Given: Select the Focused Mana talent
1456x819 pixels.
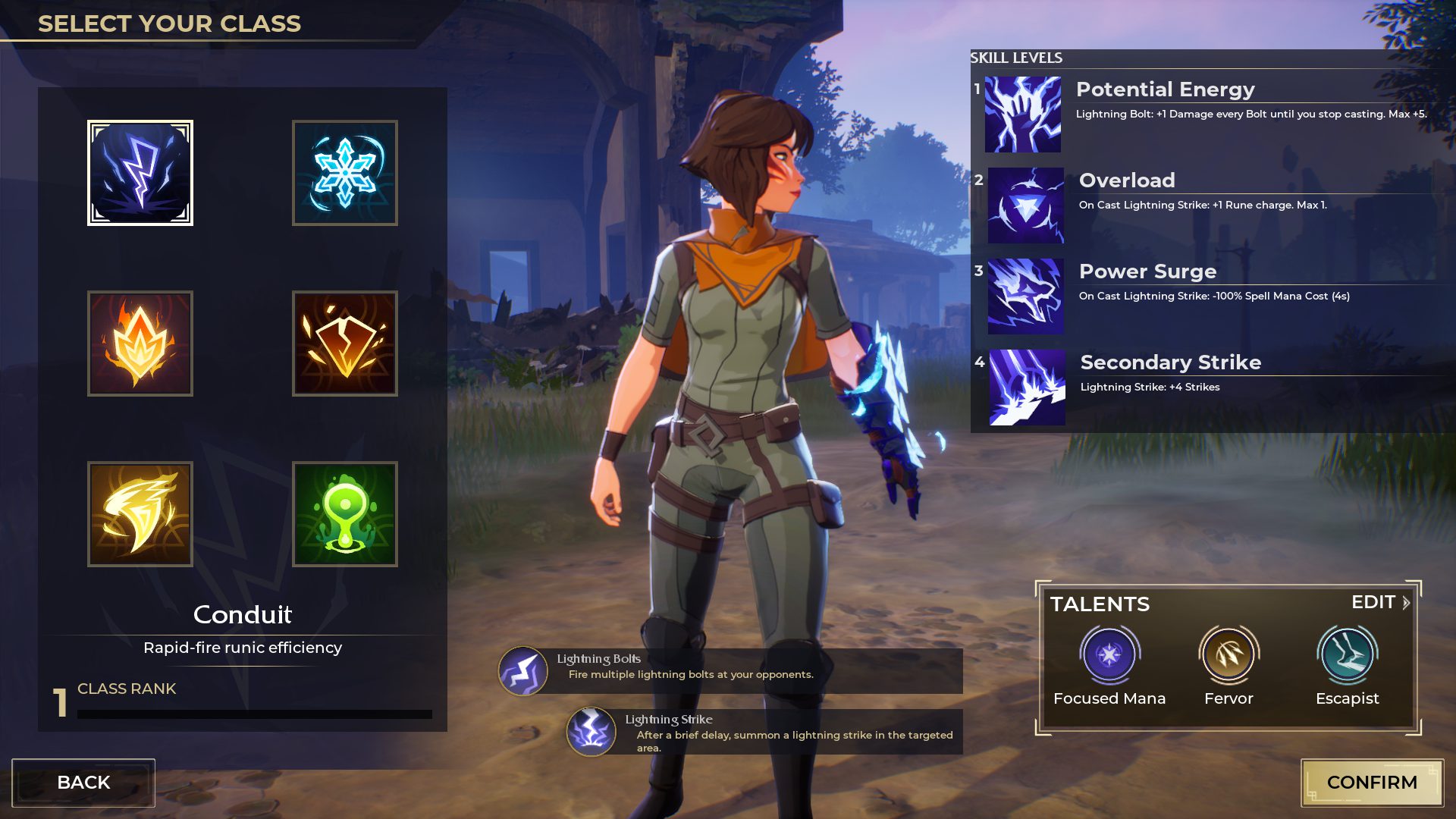Looking at the screenshot, I should click(1109, 654).
